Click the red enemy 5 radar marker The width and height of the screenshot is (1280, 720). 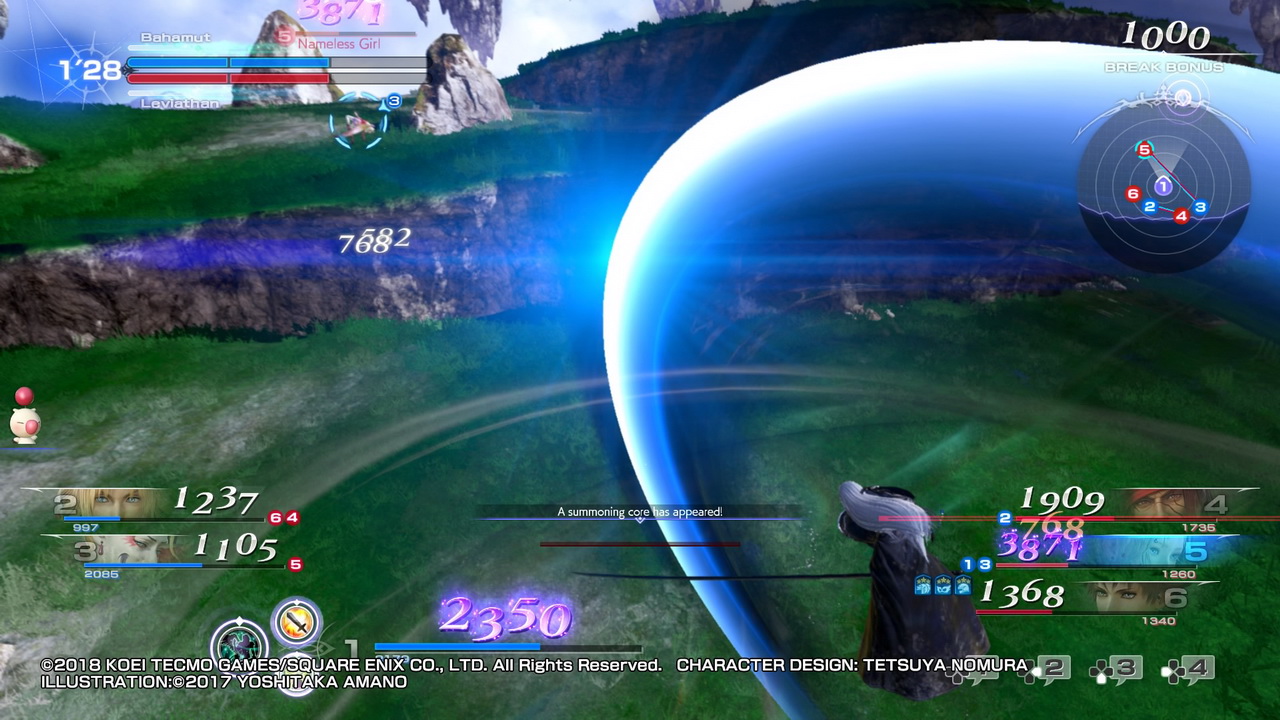pyautogui.click(x=1144, y=150)
